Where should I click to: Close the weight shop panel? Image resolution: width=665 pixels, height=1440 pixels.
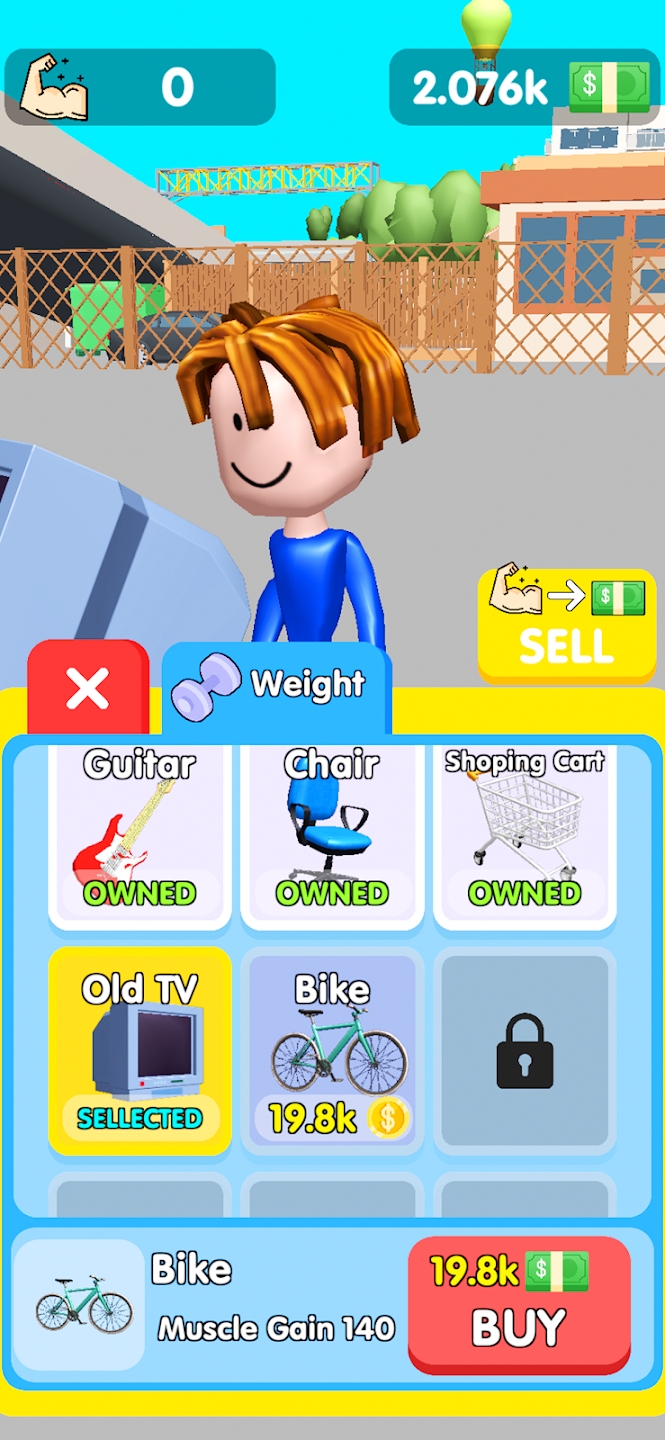pos(88,688)
